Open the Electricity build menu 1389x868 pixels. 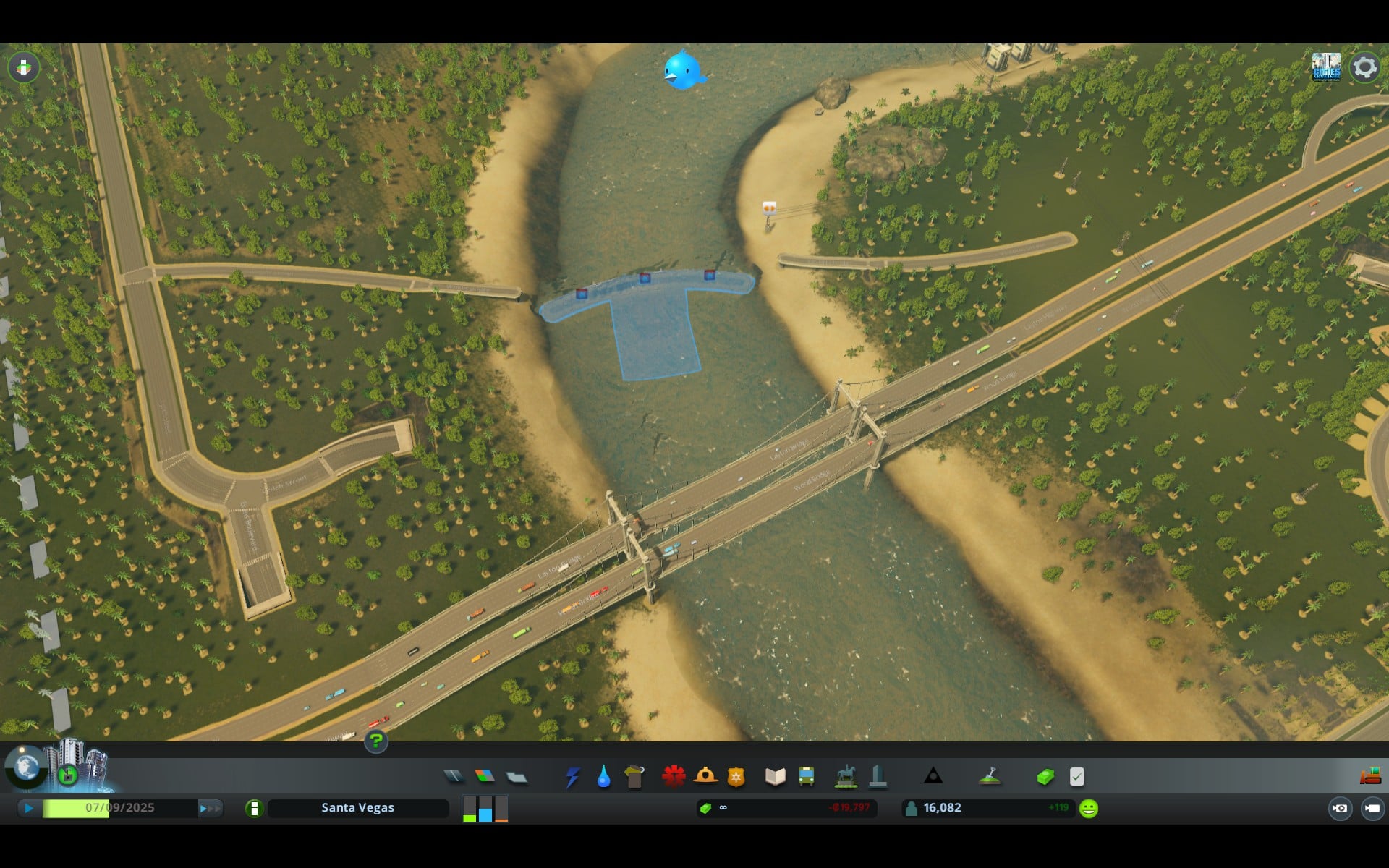[x=572, y=778]
